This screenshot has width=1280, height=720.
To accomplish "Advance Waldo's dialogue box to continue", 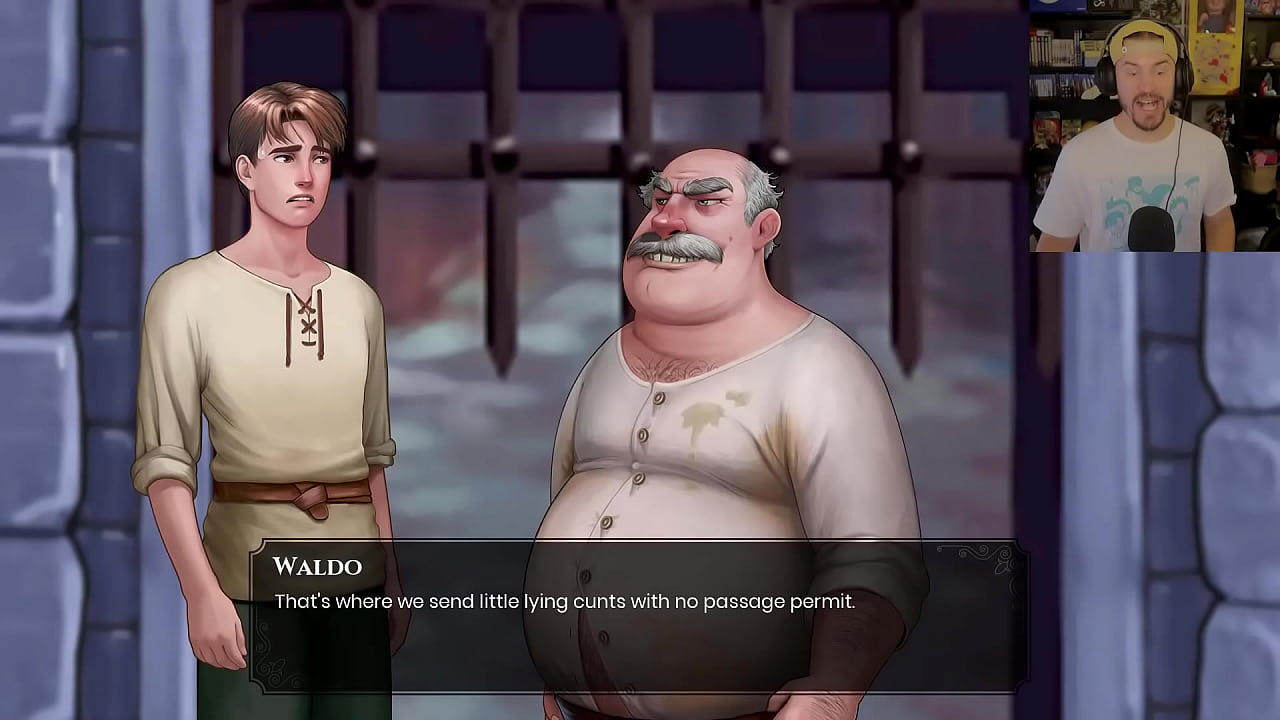I will pyautogui.click(x=638, y=615).
